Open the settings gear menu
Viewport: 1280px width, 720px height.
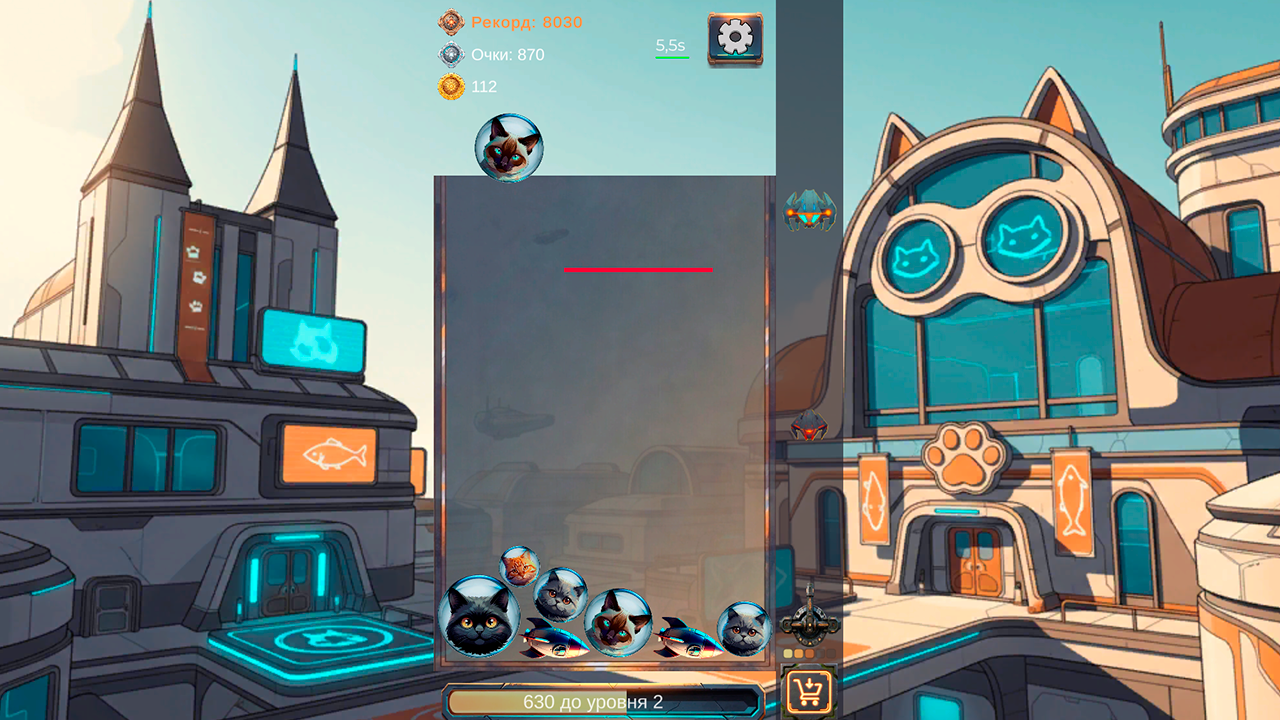pyautogui.click(x=735, y=39)
